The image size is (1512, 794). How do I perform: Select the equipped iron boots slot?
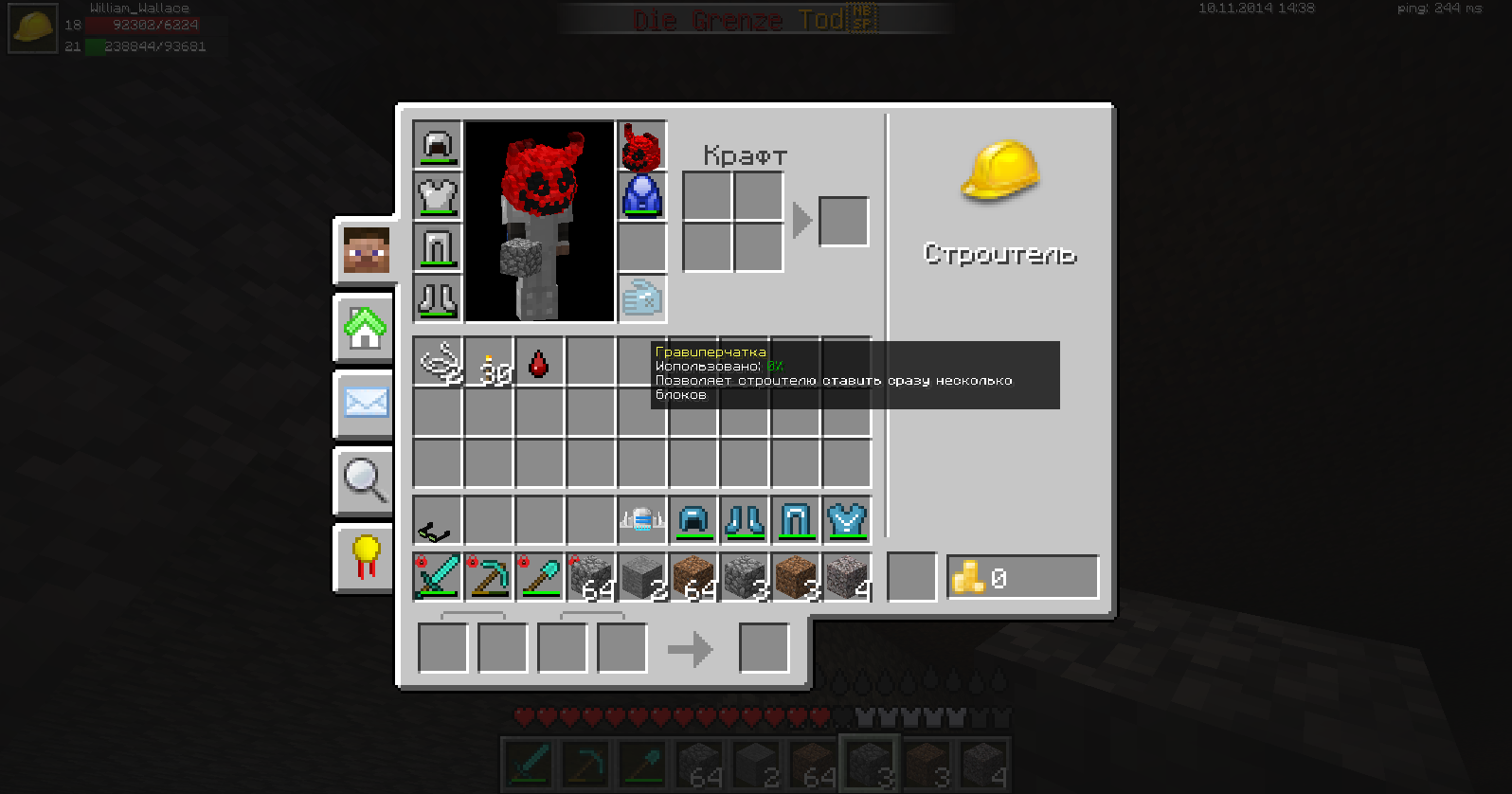coord(438,299)
